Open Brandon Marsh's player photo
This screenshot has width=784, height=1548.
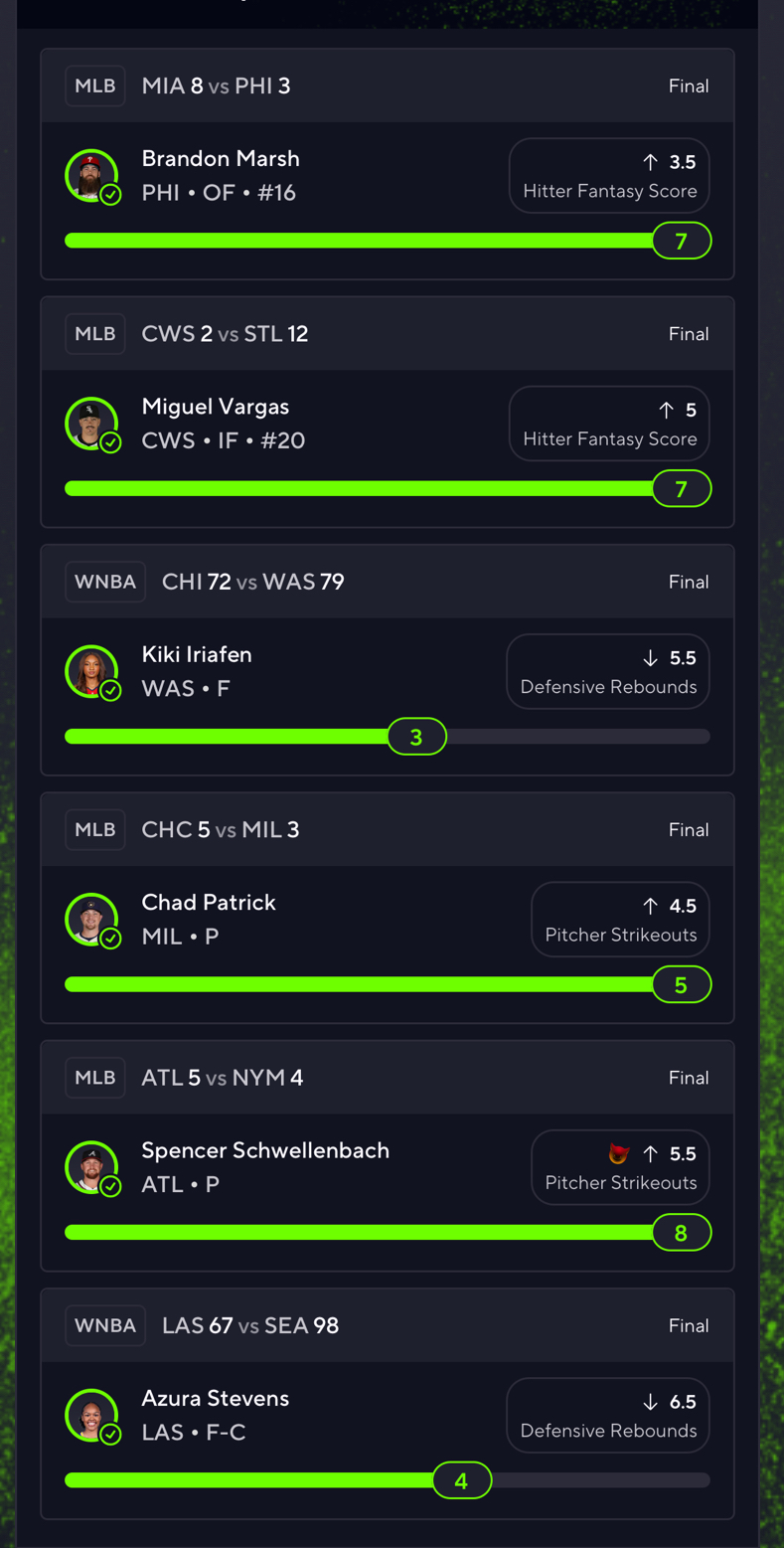90,175
